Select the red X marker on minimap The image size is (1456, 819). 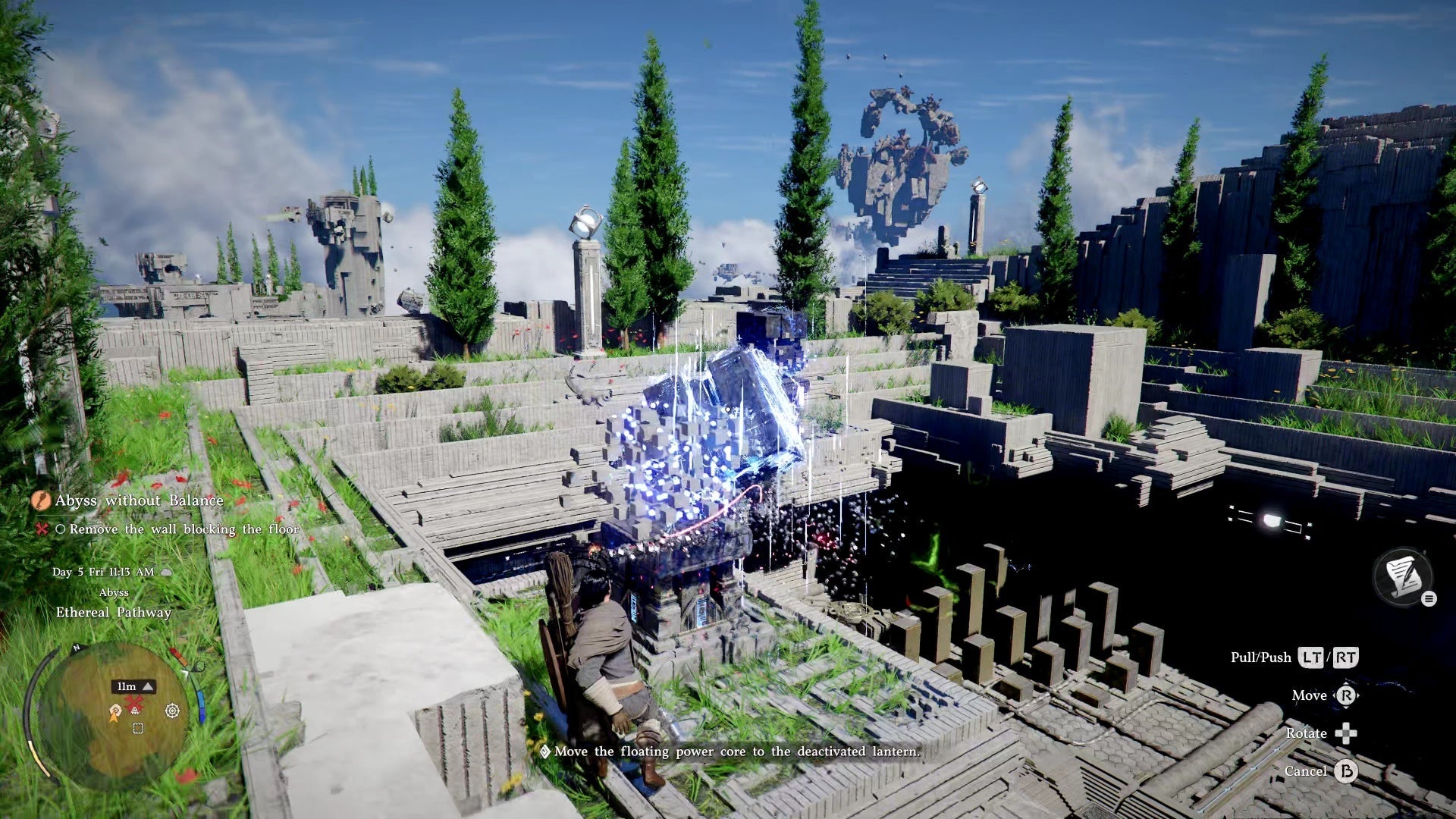[x=135, y=705]
